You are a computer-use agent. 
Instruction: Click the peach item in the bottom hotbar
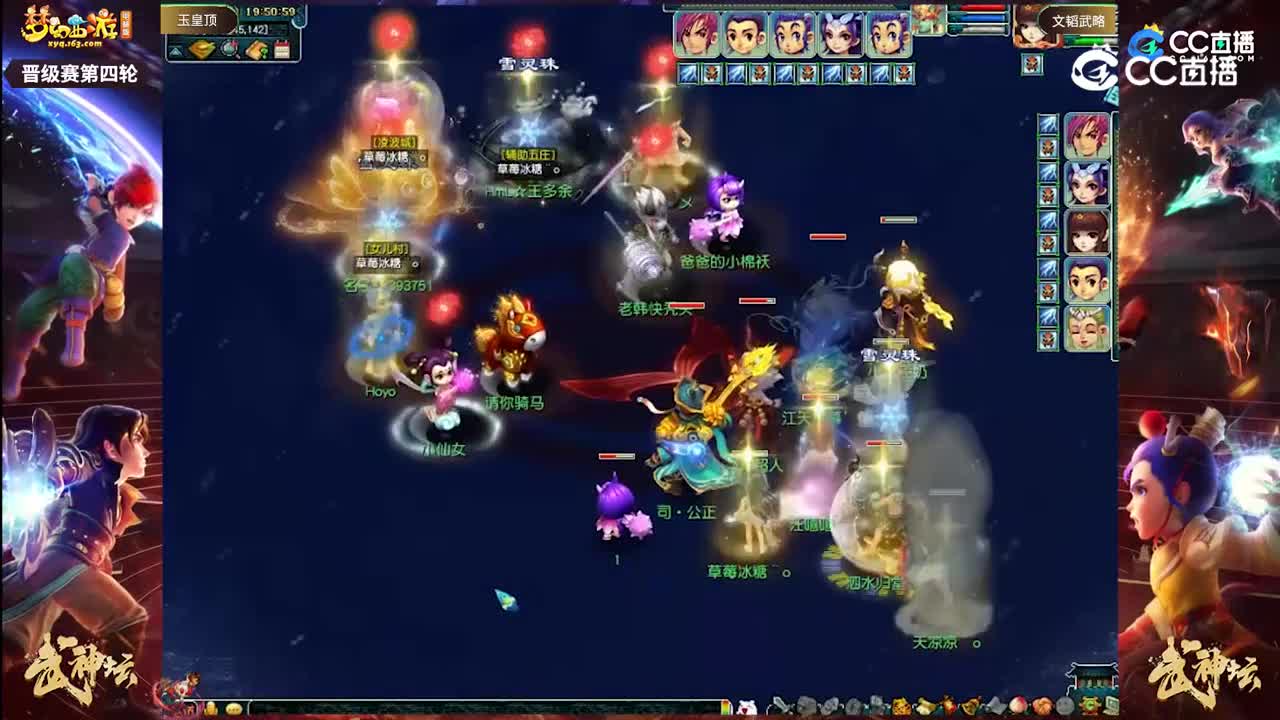[1019, 705]
